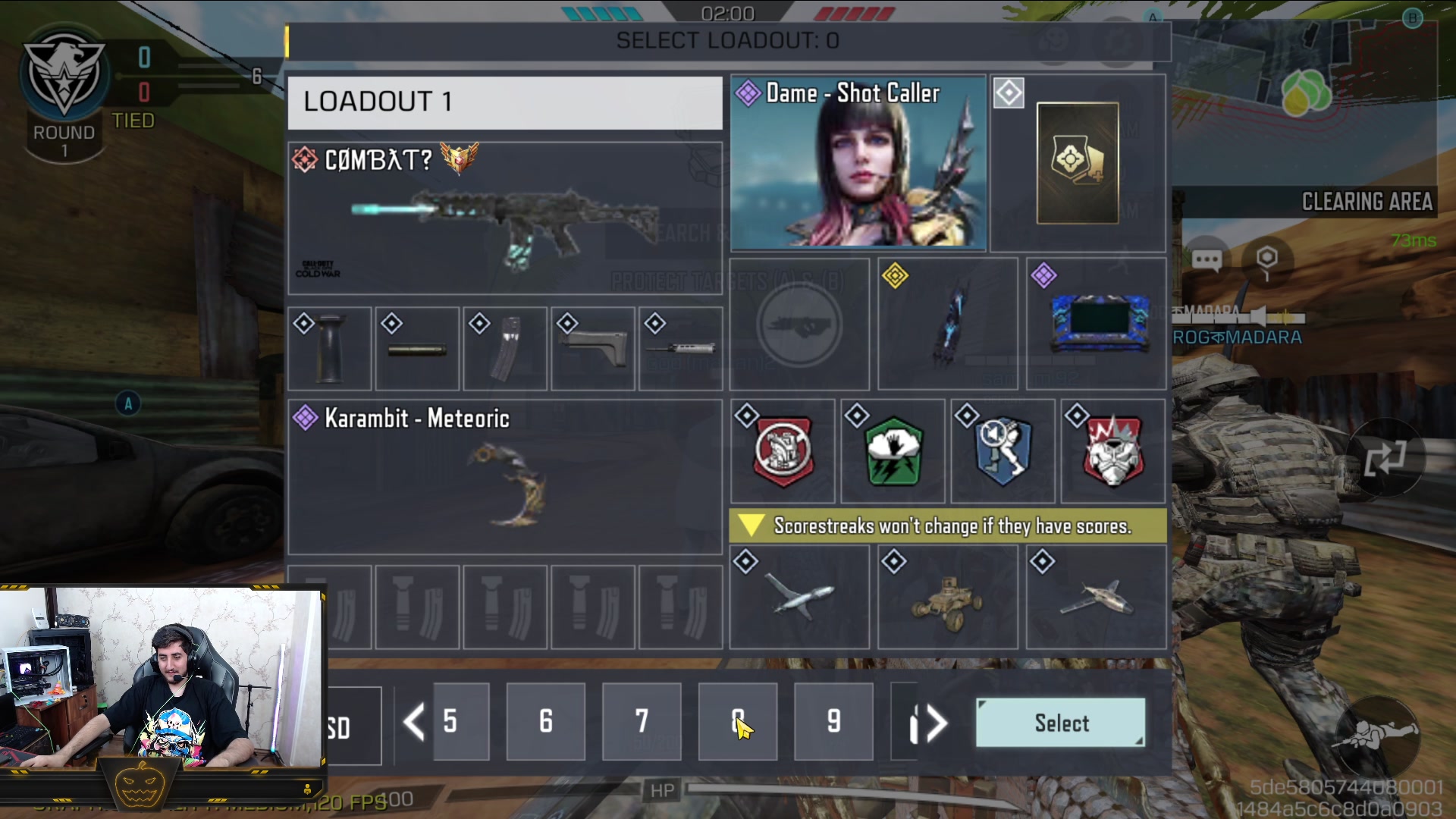Choose loadout number 6
Image resolution: width=1456 pixels, height=819 pixels.
point(546,721)
